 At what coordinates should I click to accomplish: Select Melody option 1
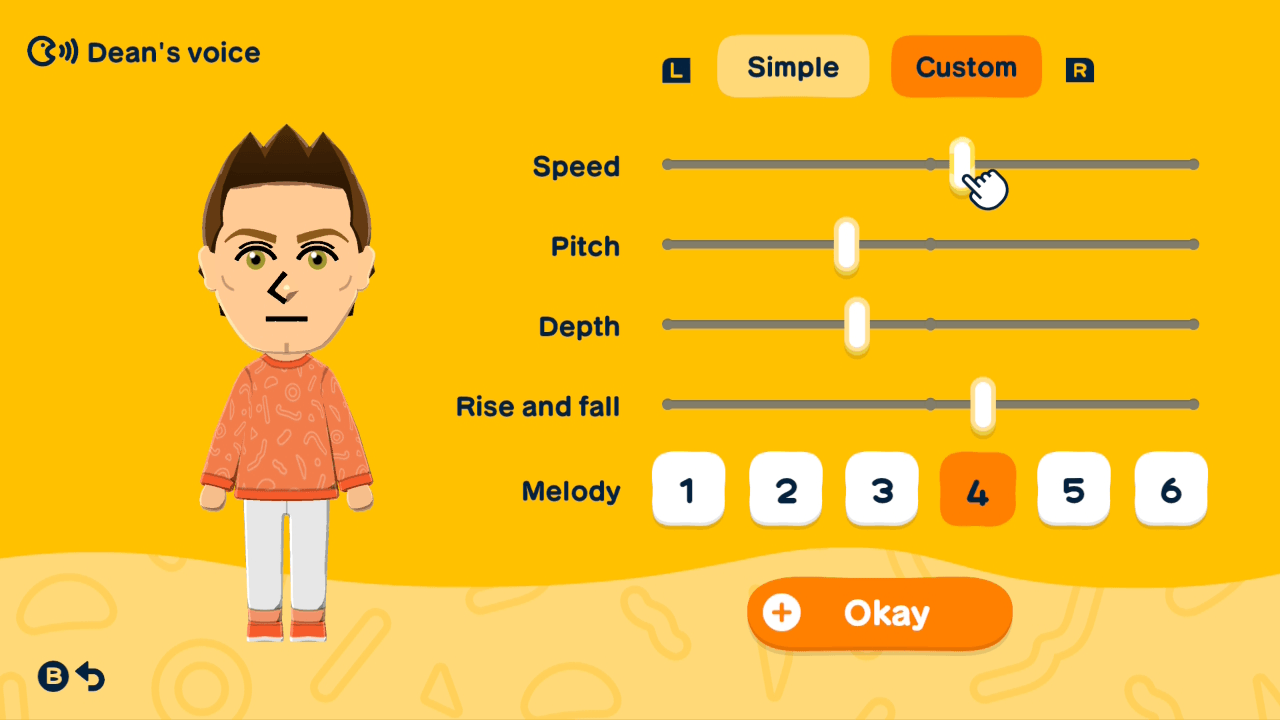click(x=688, y=489)
